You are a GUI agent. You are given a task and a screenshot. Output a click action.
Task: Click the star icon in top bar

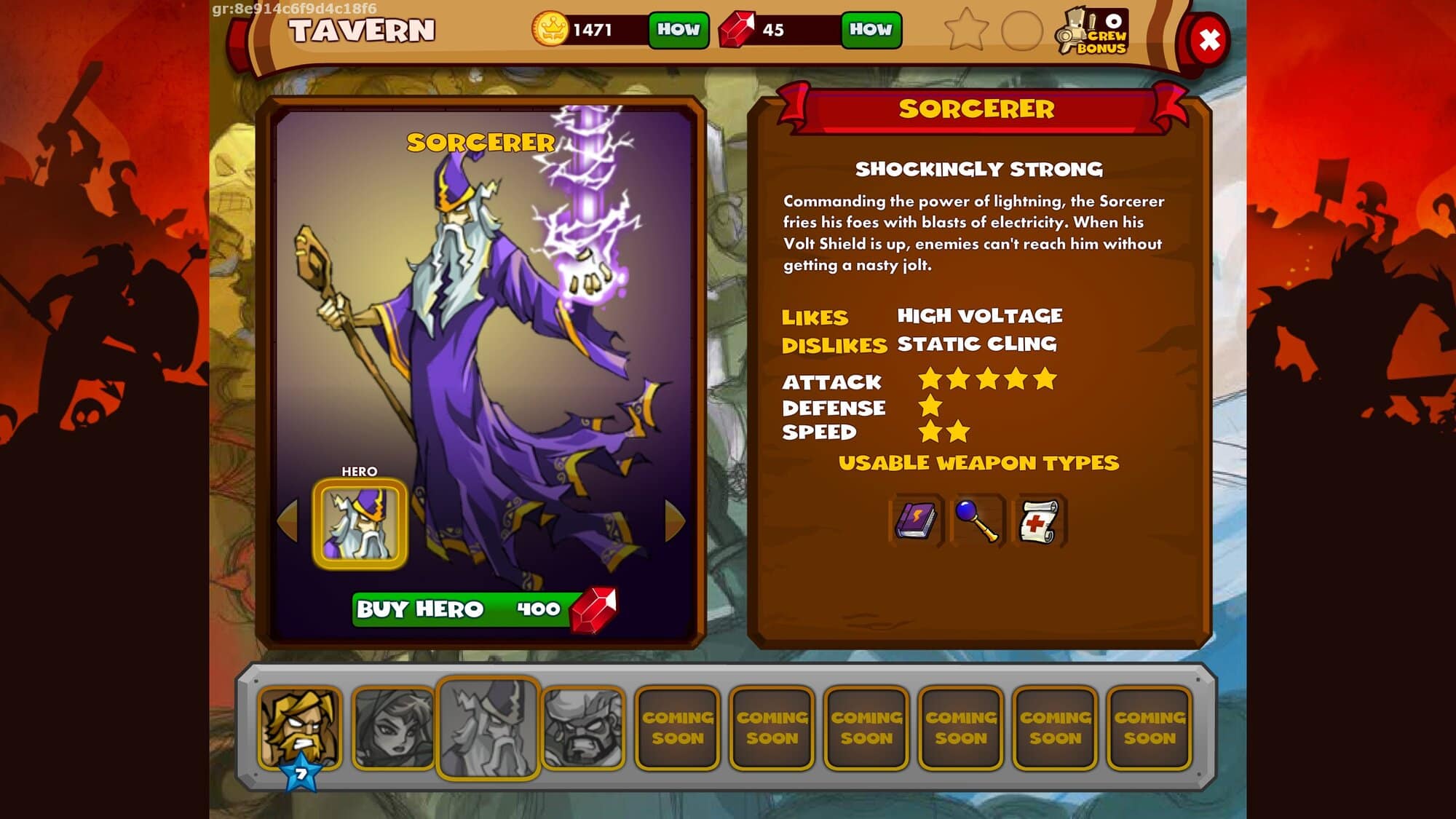tap(966, 30)
